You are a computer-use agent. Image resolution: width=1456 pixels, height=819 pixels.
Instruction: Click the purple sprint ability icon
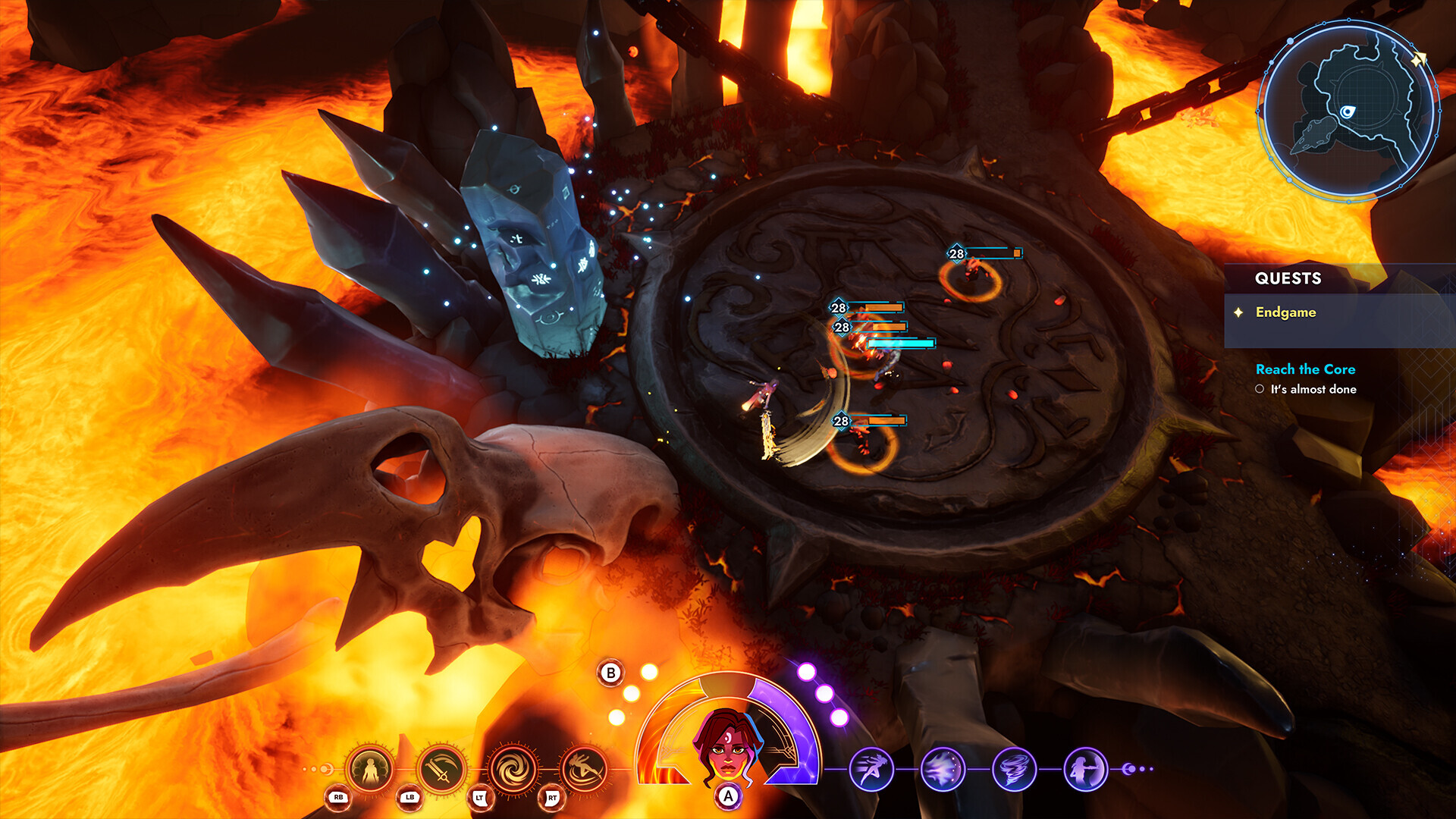872,768
